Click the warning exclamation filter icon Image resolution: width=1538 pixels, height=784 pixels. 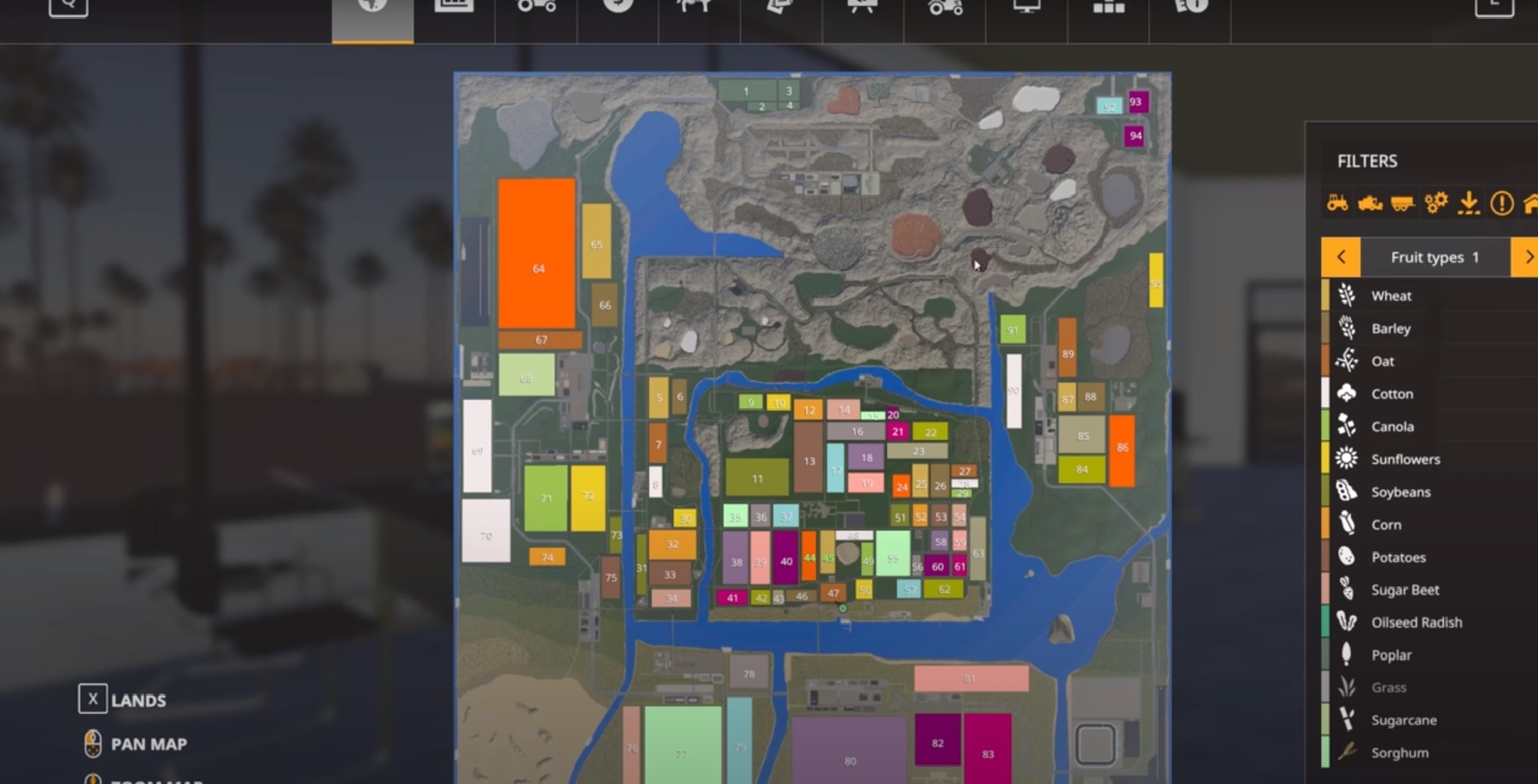point(1501,203)
